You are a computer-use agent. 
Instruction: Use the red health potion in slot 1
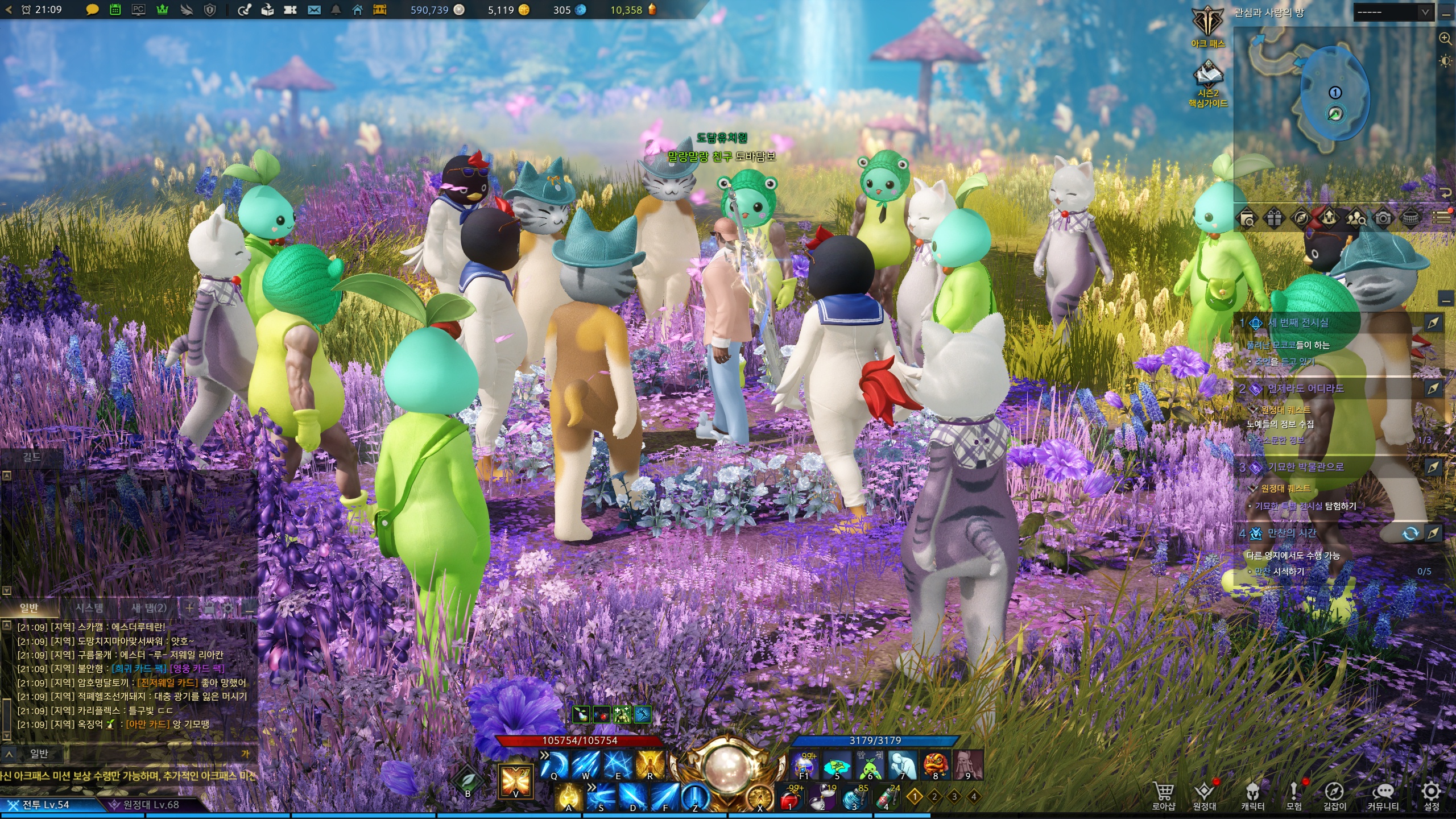(790, 797)
